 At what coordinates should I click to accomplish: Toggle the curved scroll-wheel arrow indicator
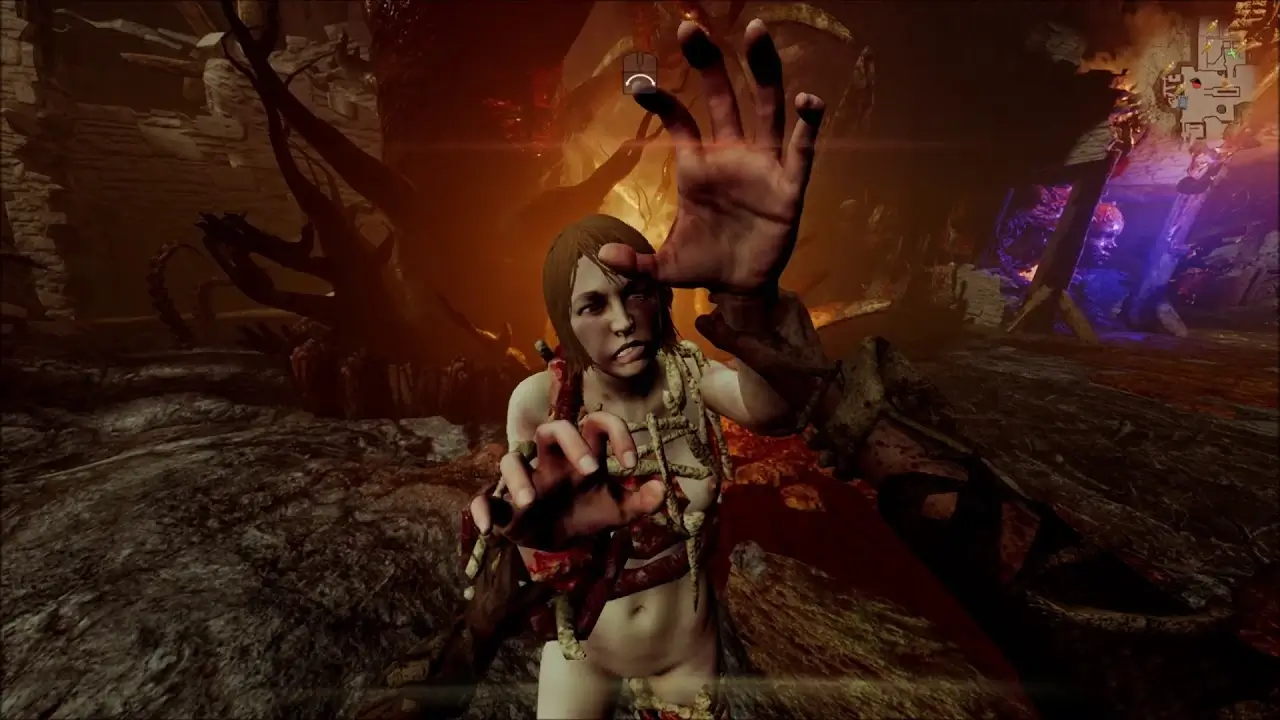point(640,81)
